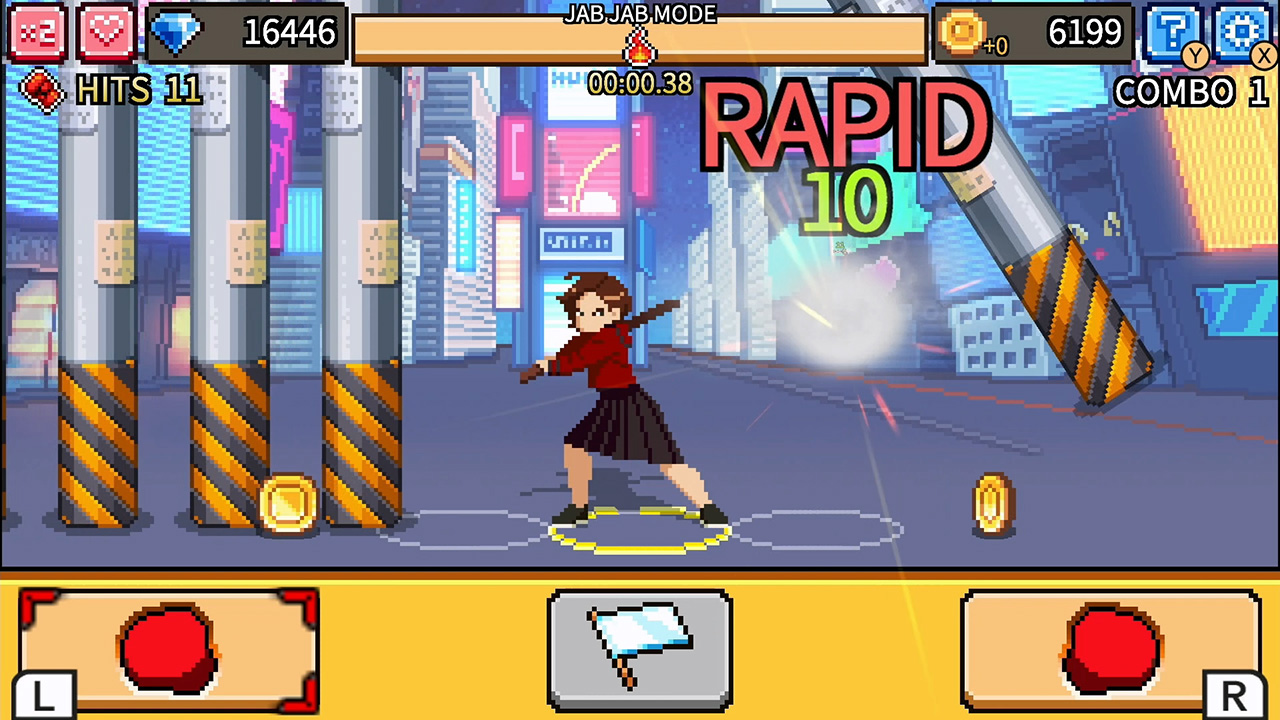Image resolution: width=1280 pixels, height=720 pixels.
Task: Expand the coin total showing 6199
Action: [x=1085, y=31]
